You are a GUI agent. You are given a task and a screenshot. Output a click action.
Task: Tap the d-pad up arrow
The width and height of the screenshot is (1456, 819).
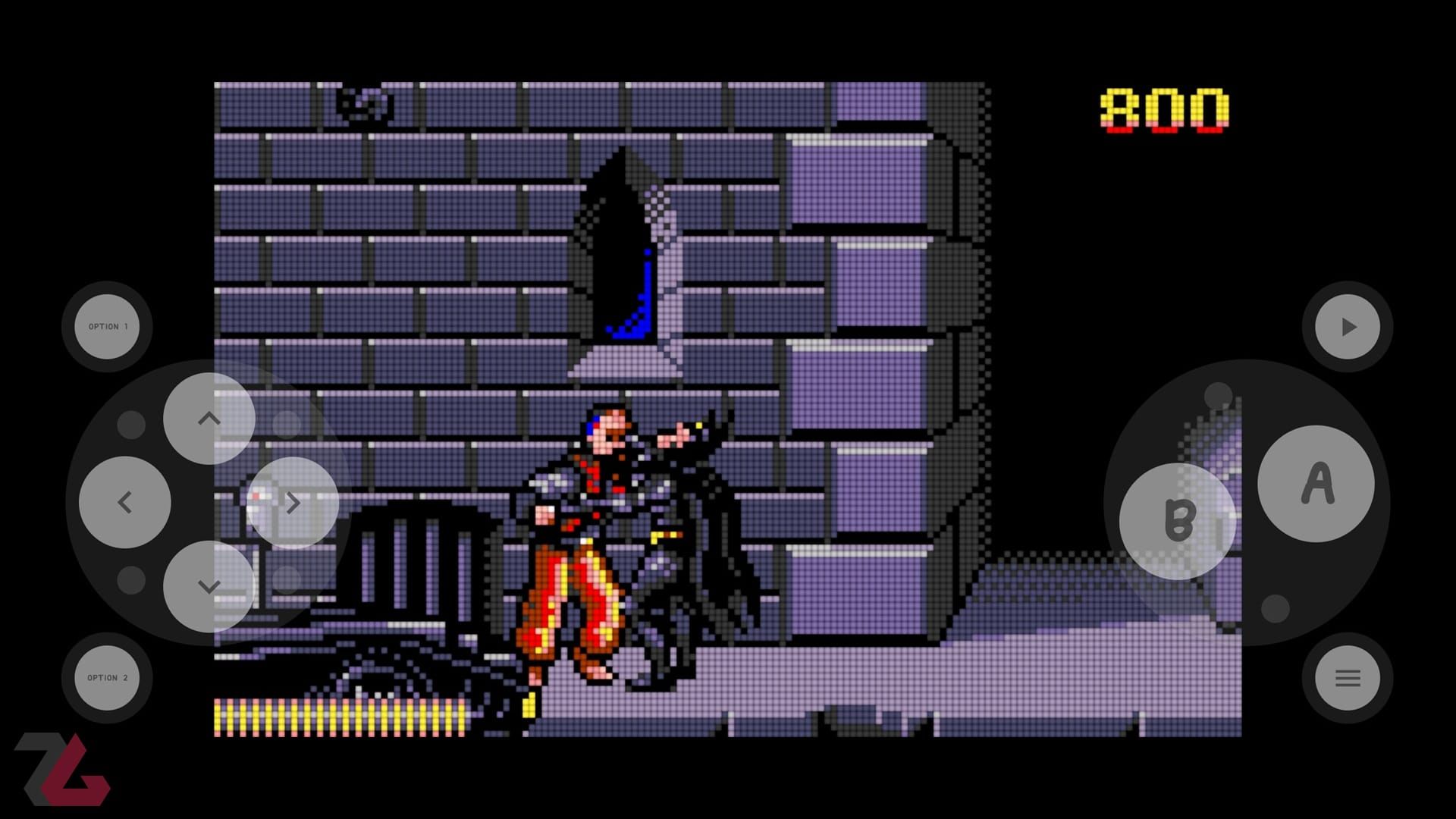(209, 419)
